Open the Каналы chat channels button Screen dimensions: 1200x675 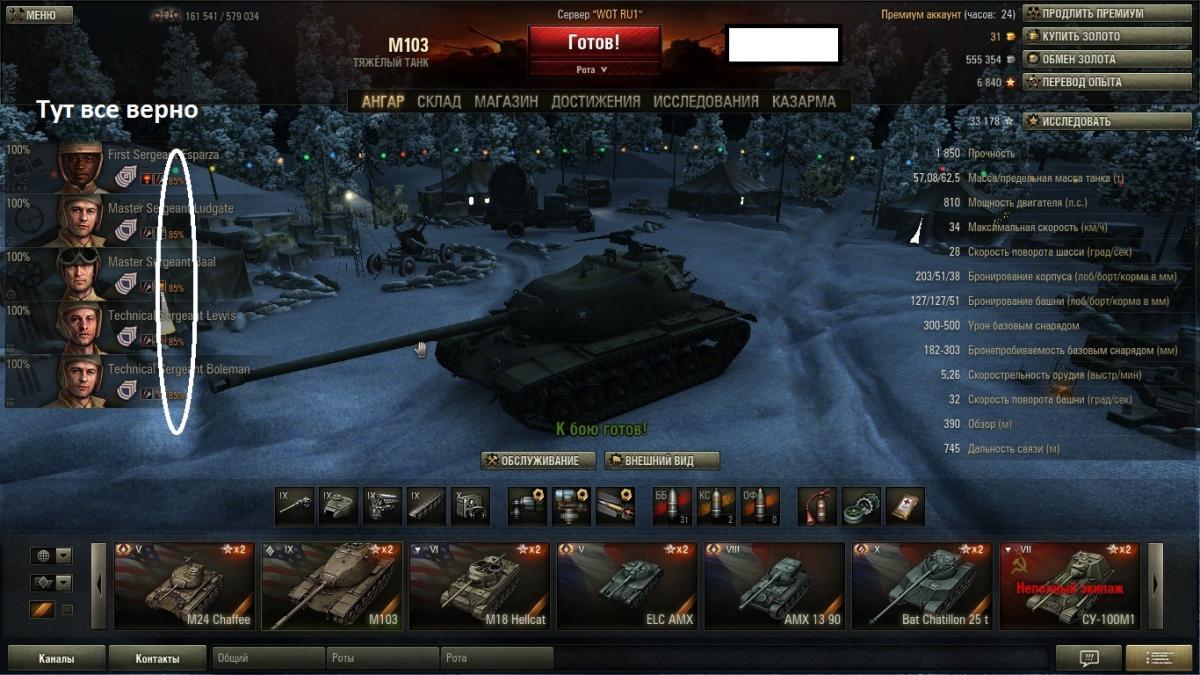[56, 659]
